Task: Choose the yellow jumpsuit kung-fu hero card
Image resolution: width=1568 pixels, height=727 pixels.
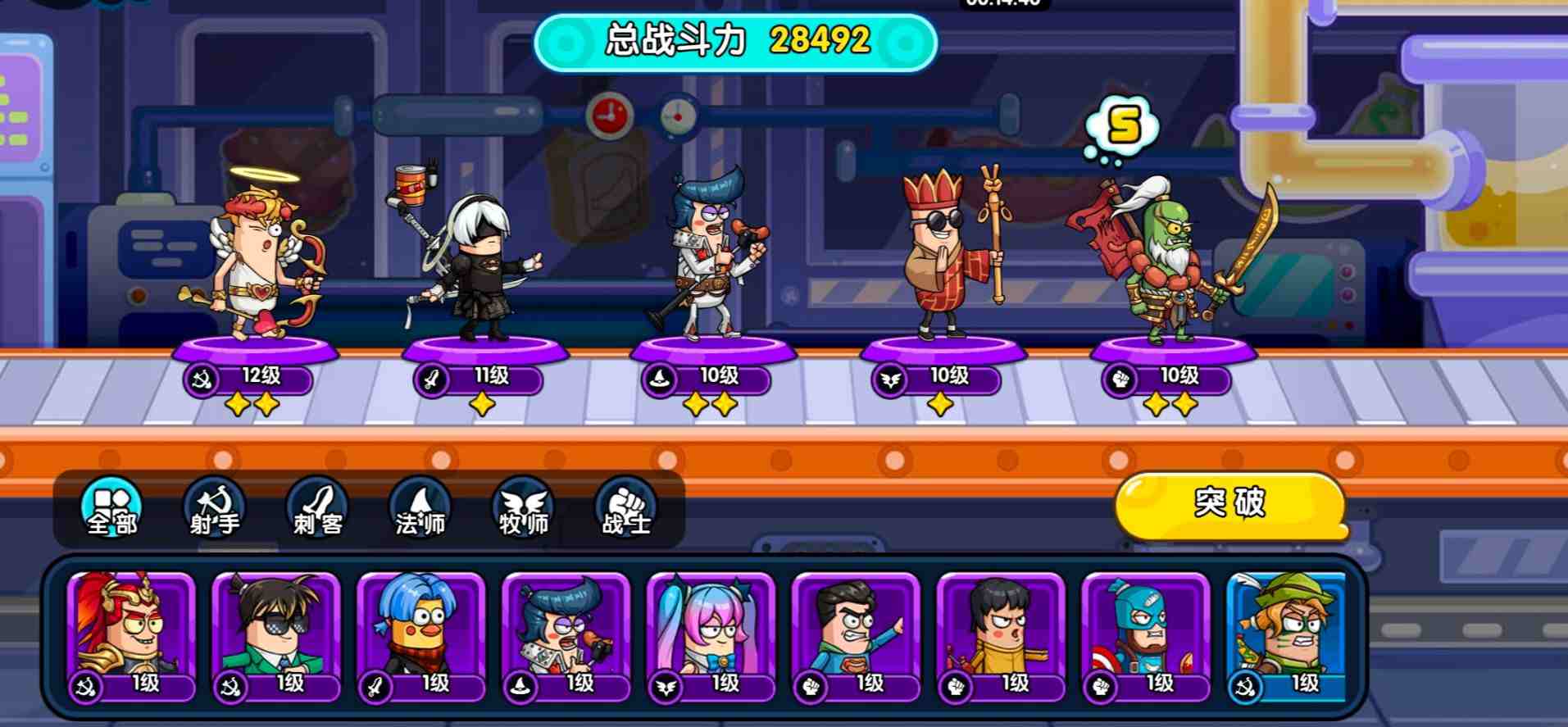Action: click(1002, 637)
